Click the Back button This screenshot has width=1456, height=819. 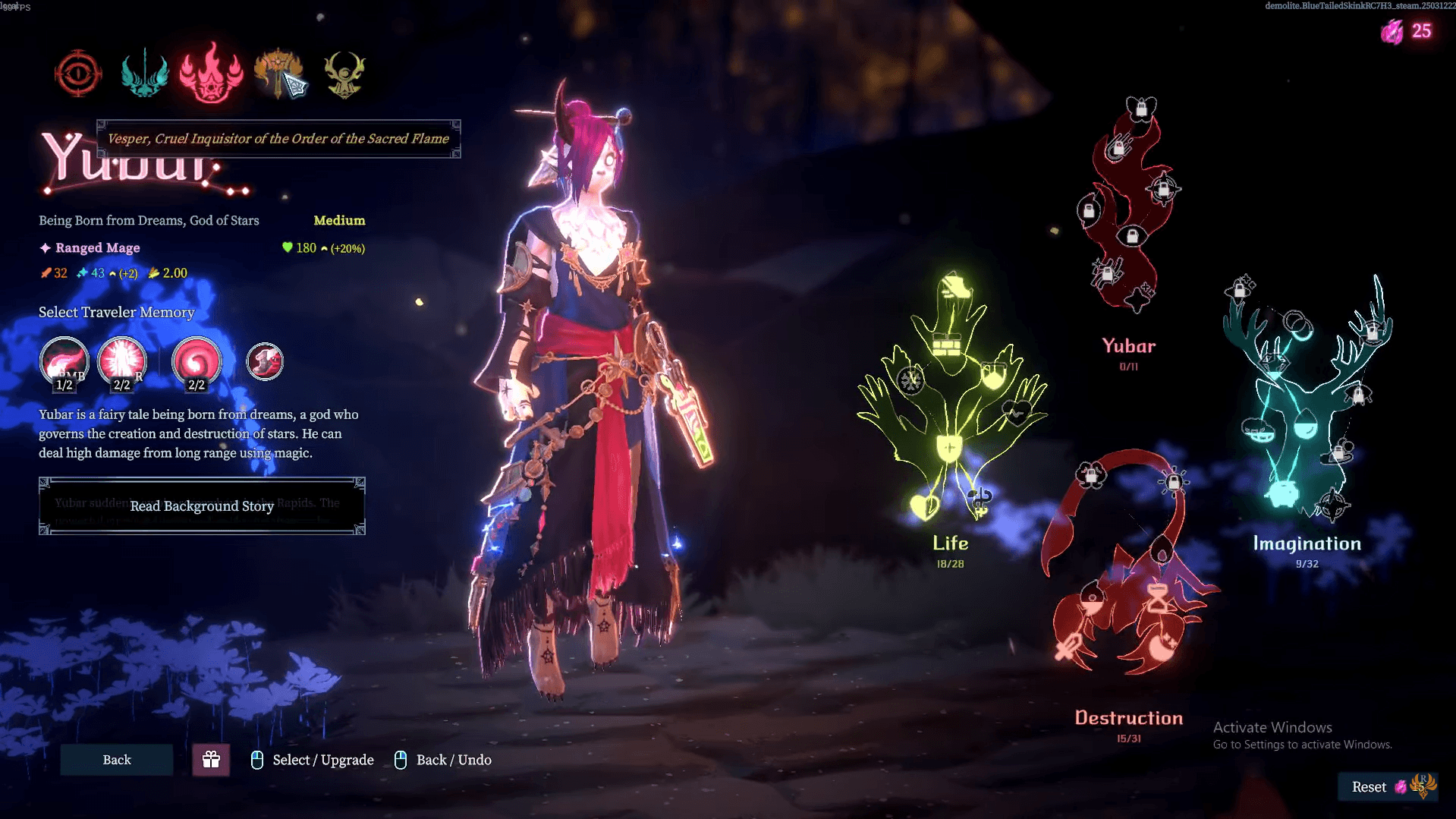point(117,760)
